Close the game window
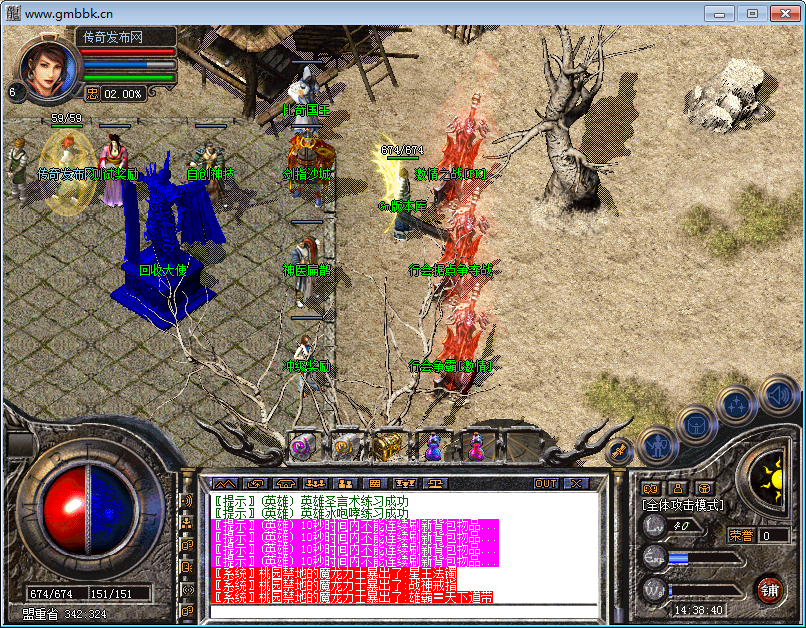Viewport: 806px width, 628px height. (x=779, y=13)
